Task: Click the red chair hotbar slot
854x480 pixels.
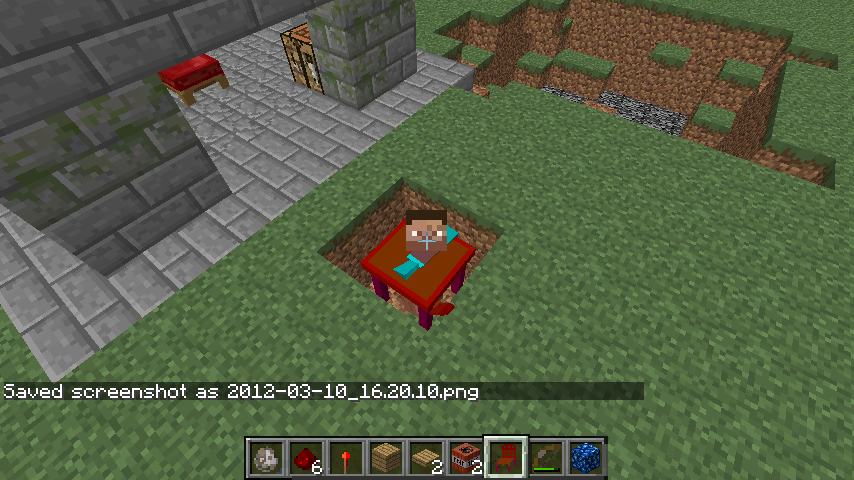Action: pos(506,459)
